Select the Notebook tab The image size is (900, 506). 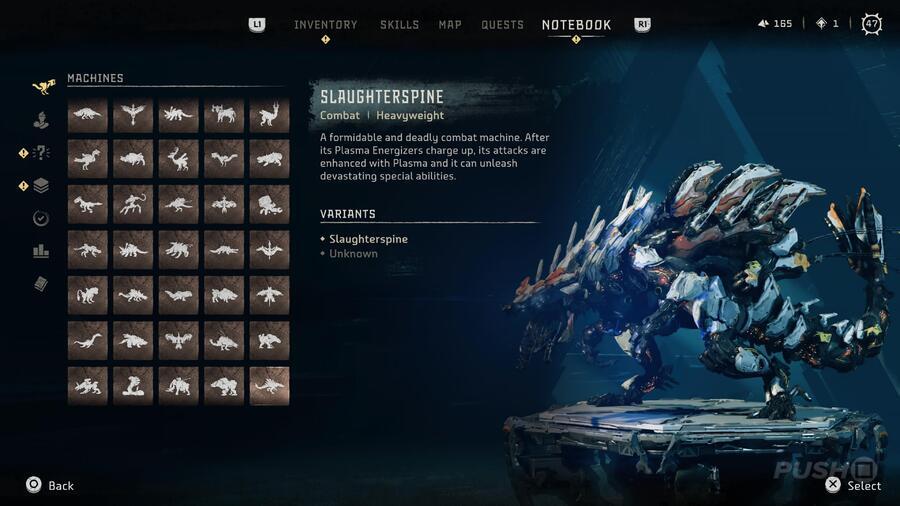576,25
